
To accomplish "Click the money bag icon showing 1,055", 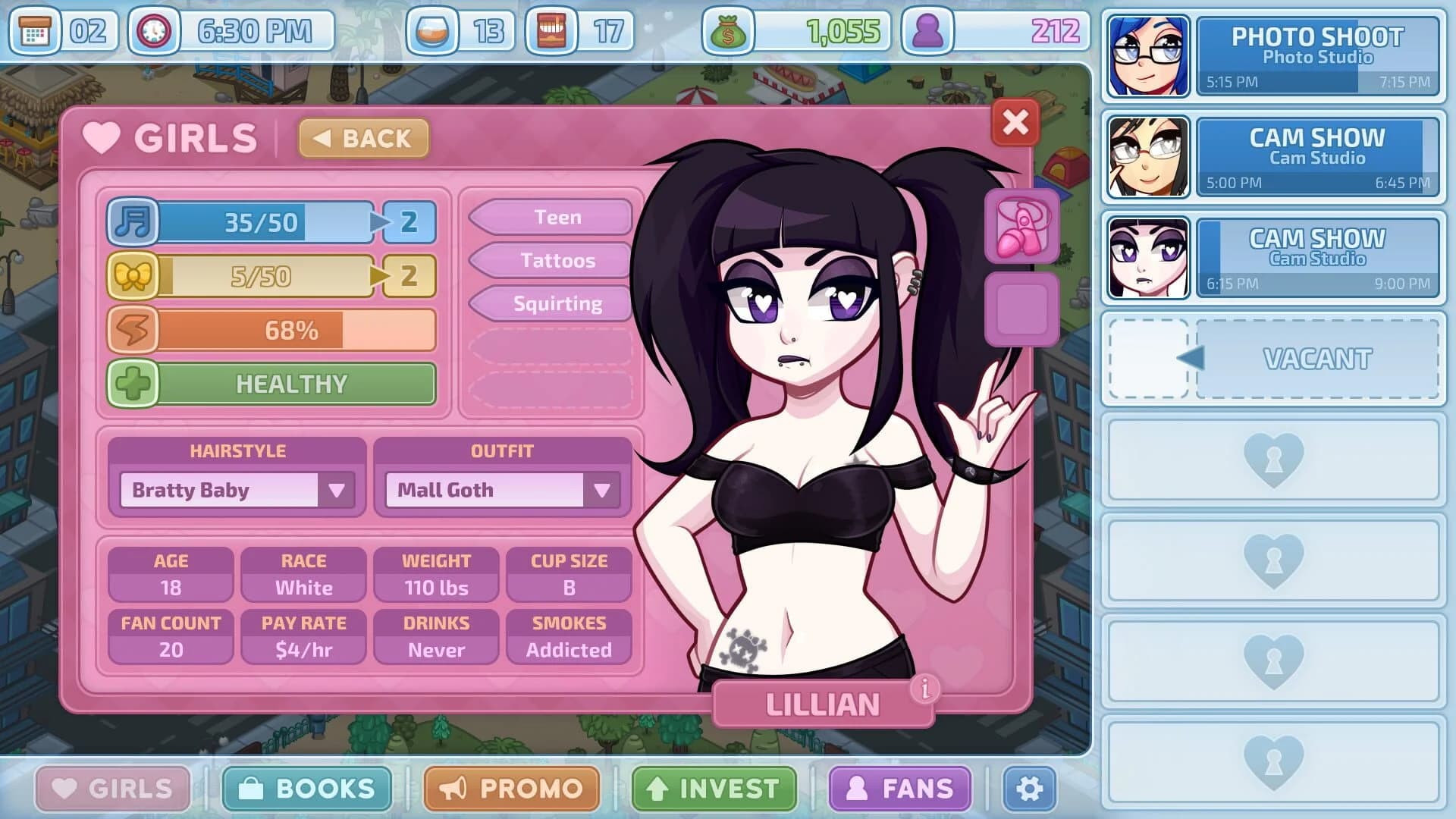I will 730,30.
